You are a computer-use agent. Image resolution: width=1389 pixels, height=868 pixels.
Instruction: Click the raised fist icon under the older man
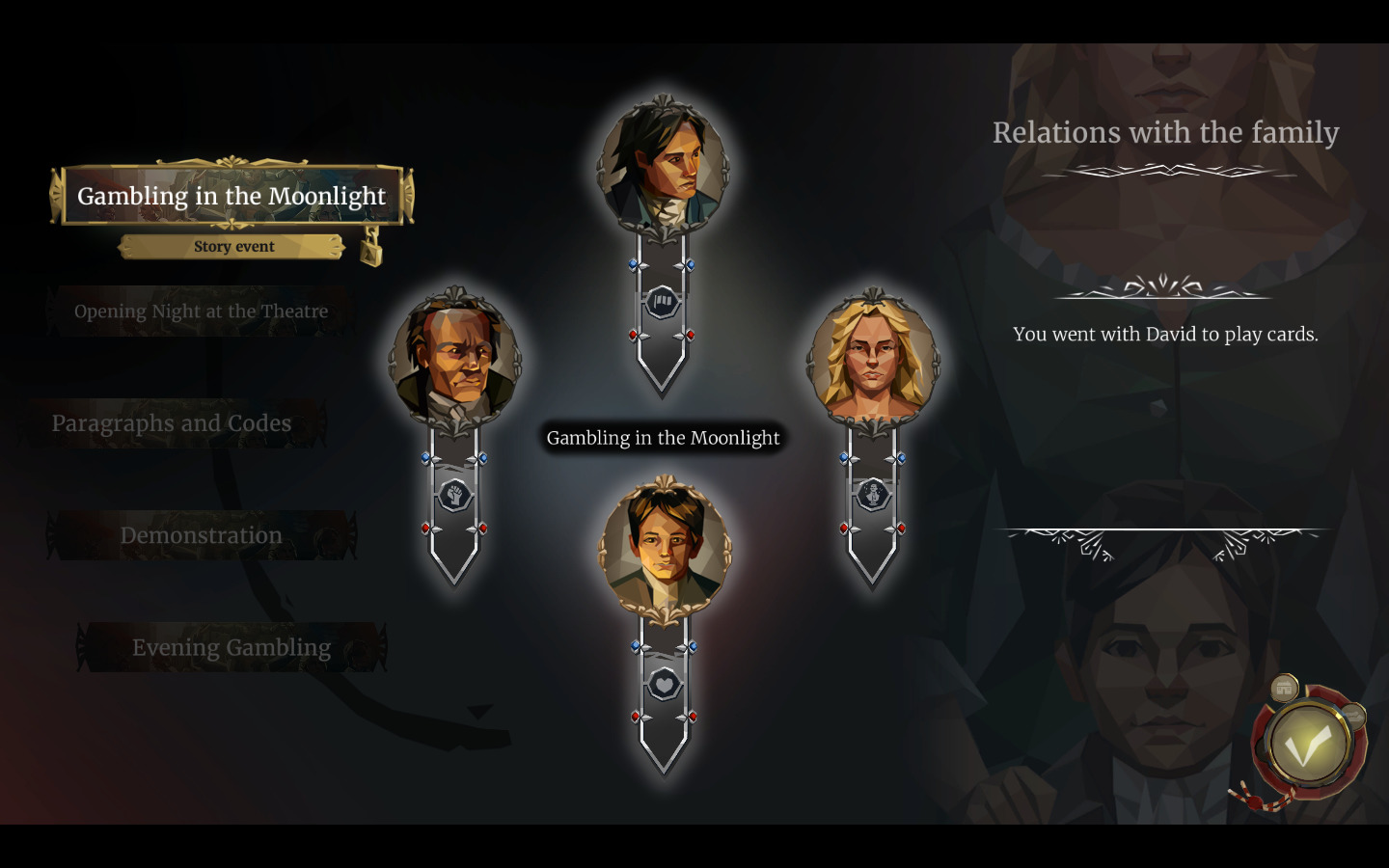pos(454,496)
